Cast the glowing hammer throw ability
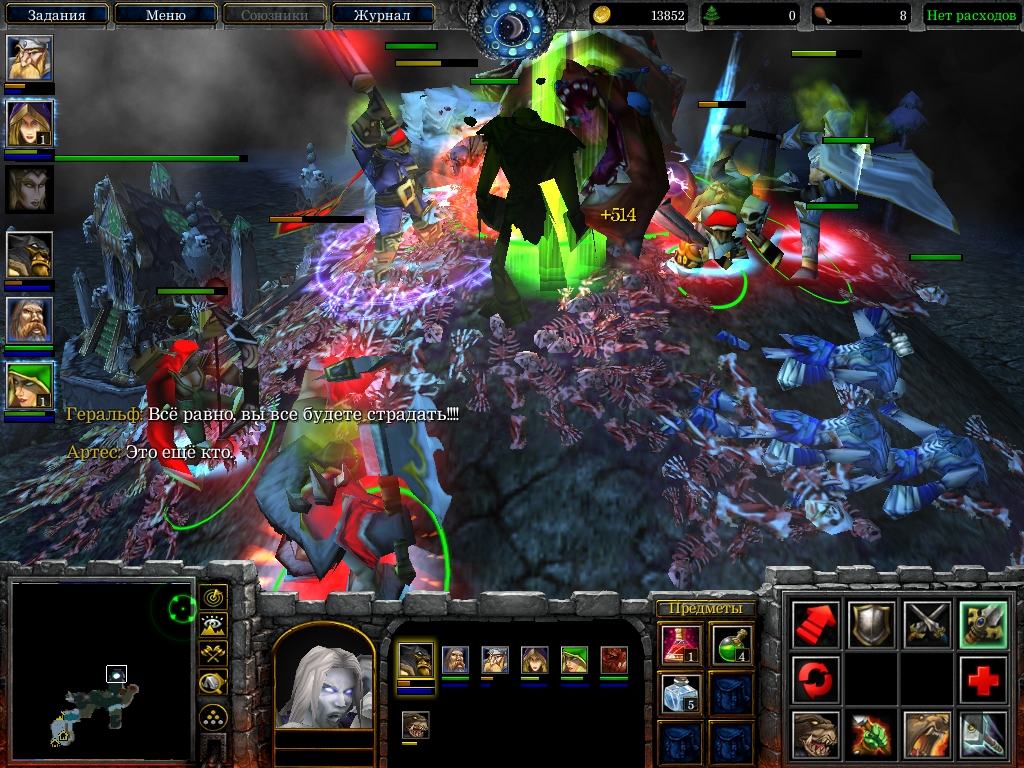 pos(982,735)
